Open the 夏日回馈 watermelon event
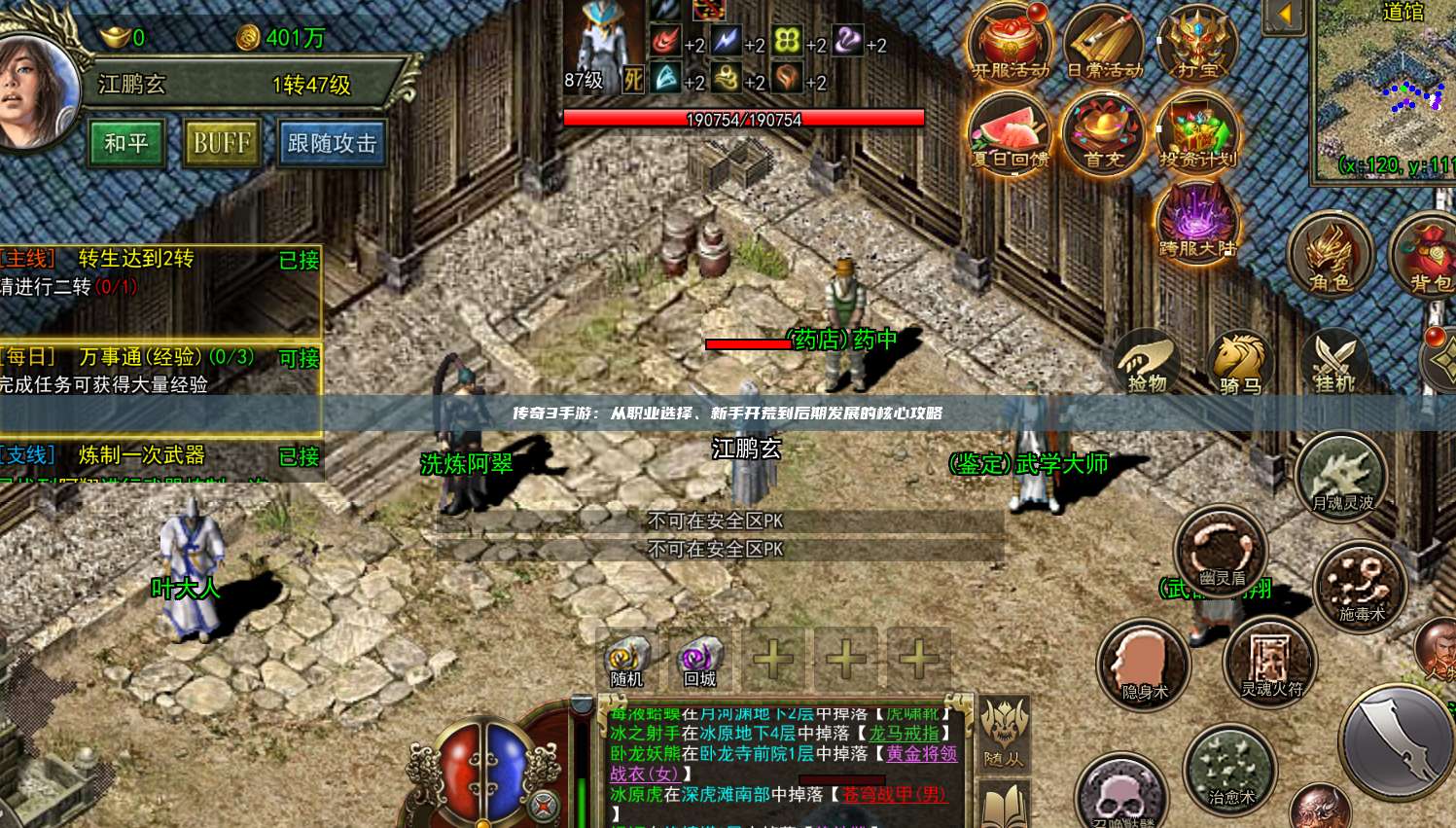 pos(1011,133)
